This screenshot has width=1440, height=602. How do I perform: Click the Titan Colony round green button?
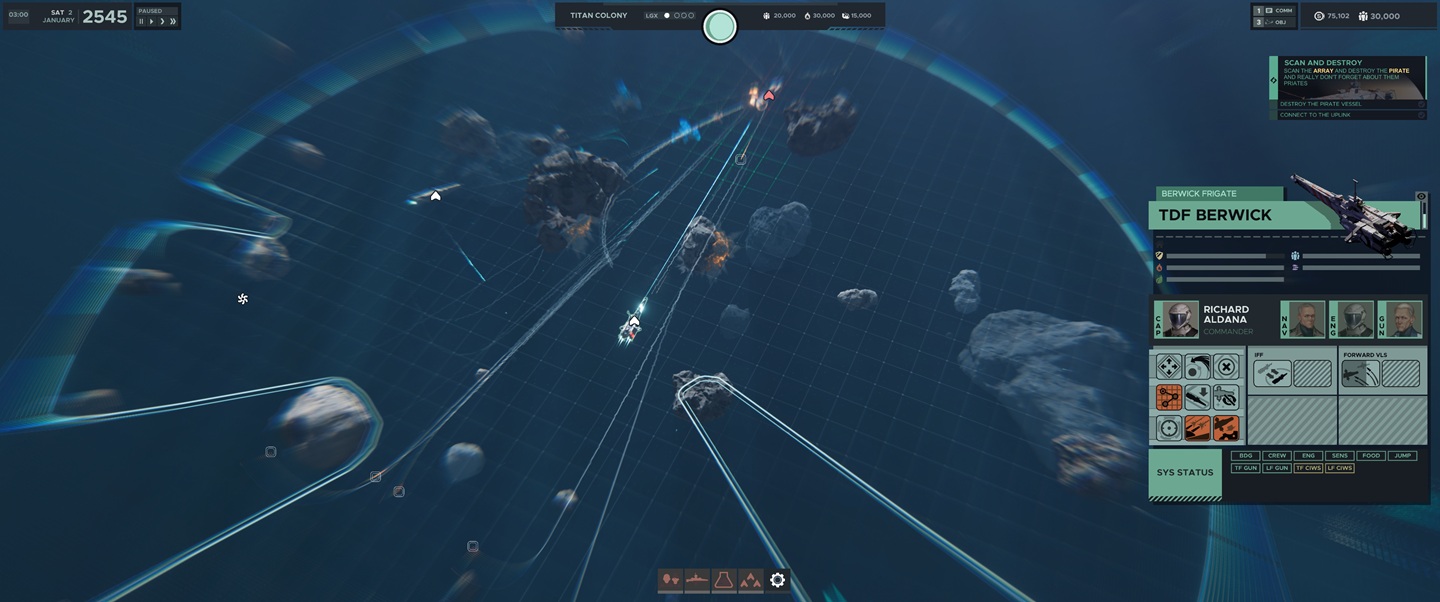click(720, 26)
